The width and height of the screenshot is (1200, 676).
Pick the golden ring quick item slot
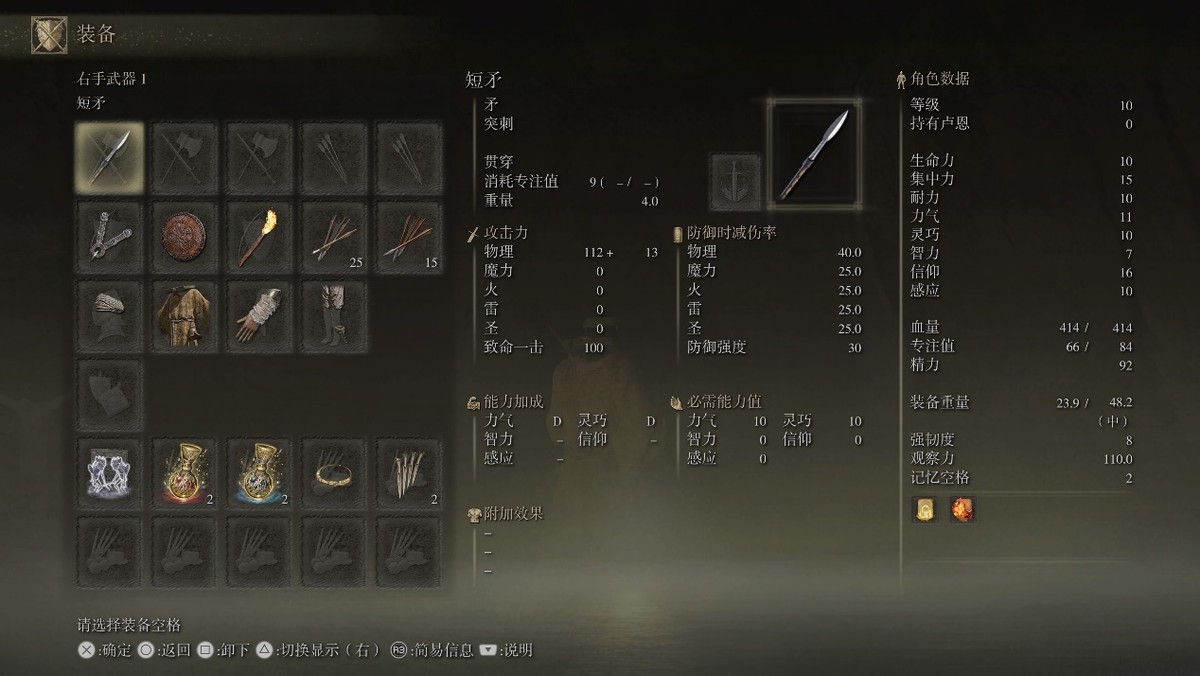click(x=334, y=472)
